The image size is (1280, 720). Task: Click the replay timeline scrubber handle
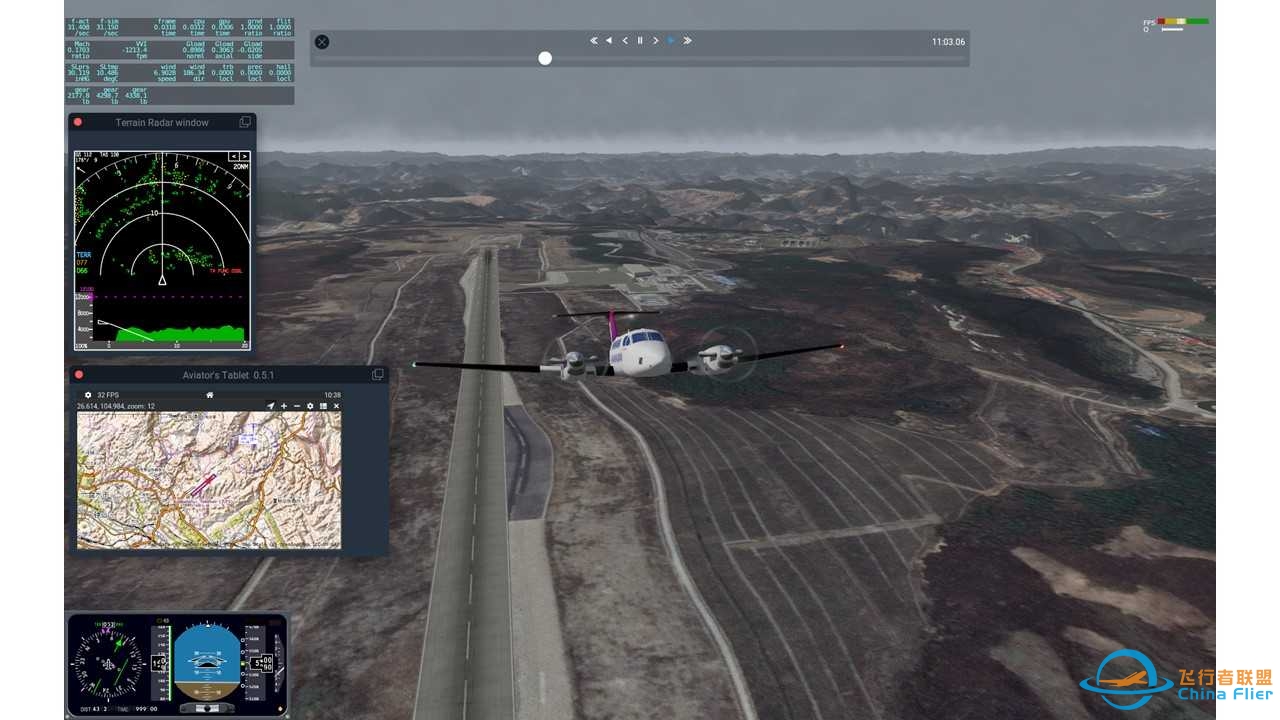(545, 58)
